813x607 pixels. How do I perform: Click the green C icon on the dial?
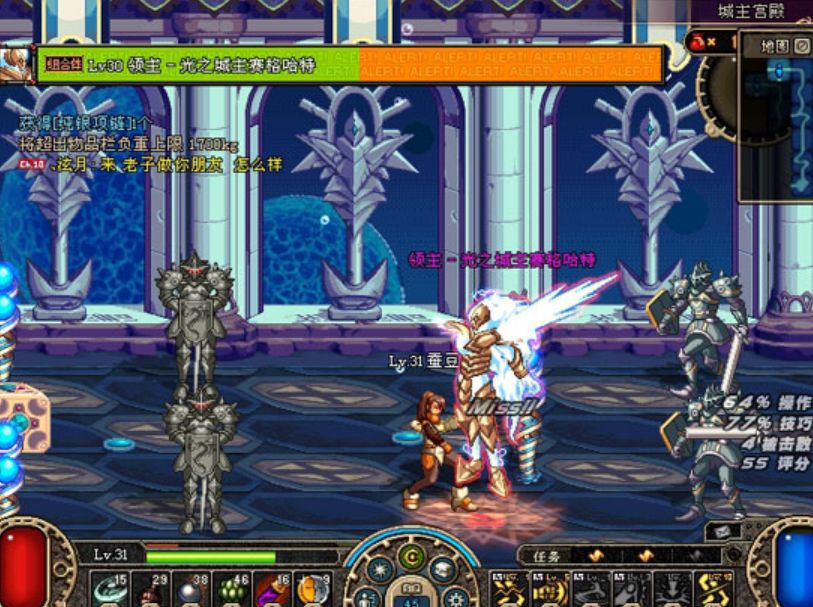(x=410, y=556)
